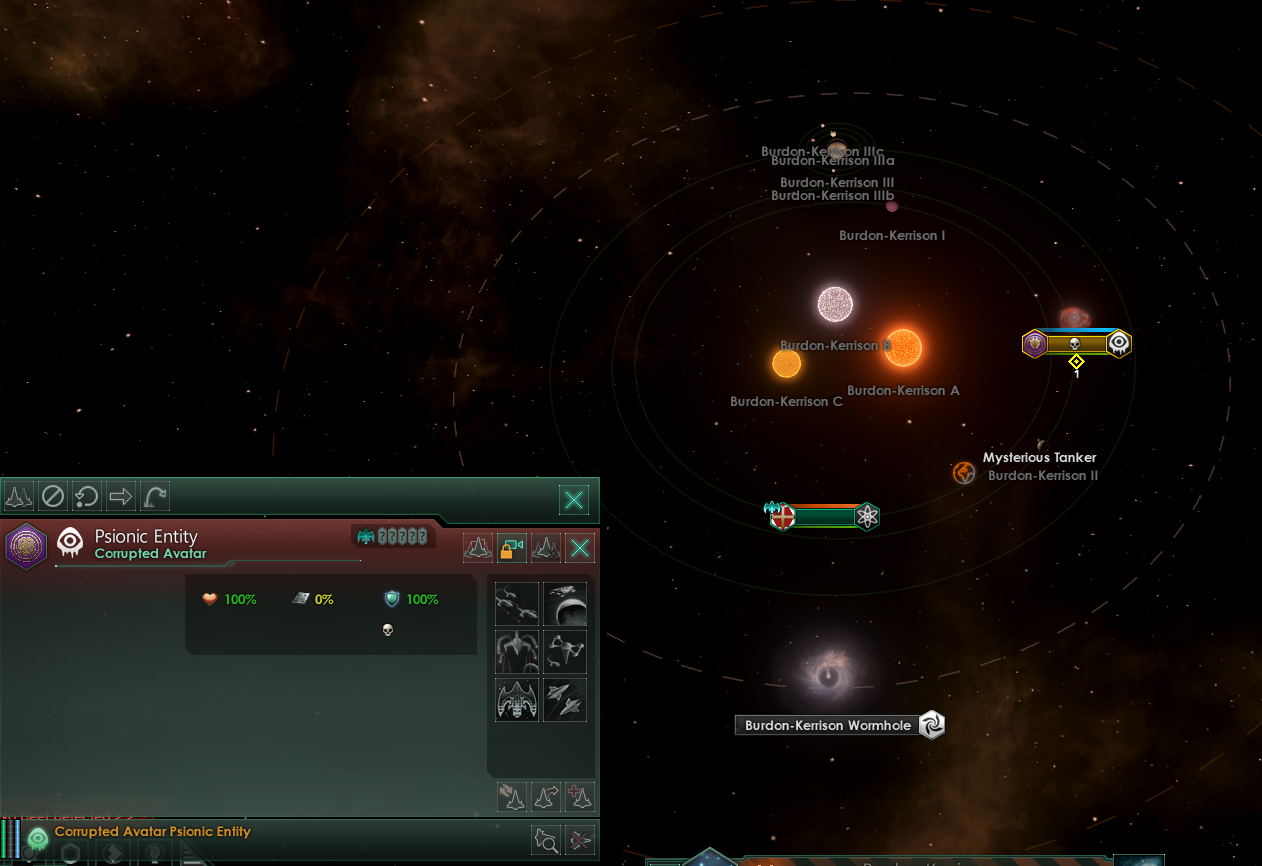Toggle the padlock camera lock button
The width and height of the screenshot is (1262, 866).
512,548
